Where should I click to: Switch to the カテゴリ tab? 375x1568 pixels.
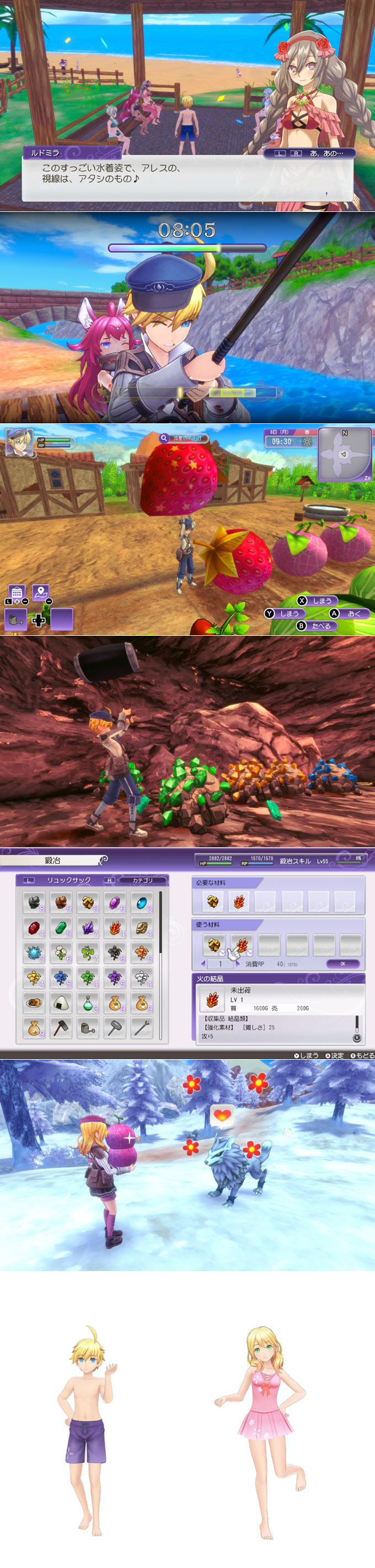142,880
